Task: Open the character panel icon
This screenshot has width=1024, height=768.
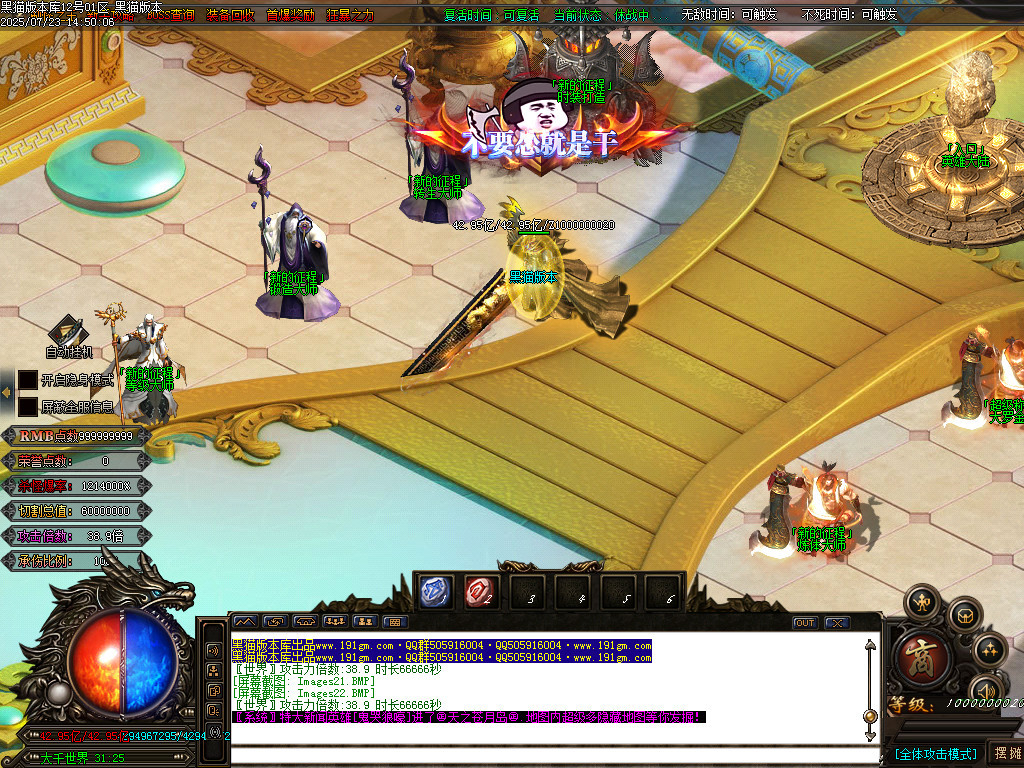Action: [x=922, y=603]
